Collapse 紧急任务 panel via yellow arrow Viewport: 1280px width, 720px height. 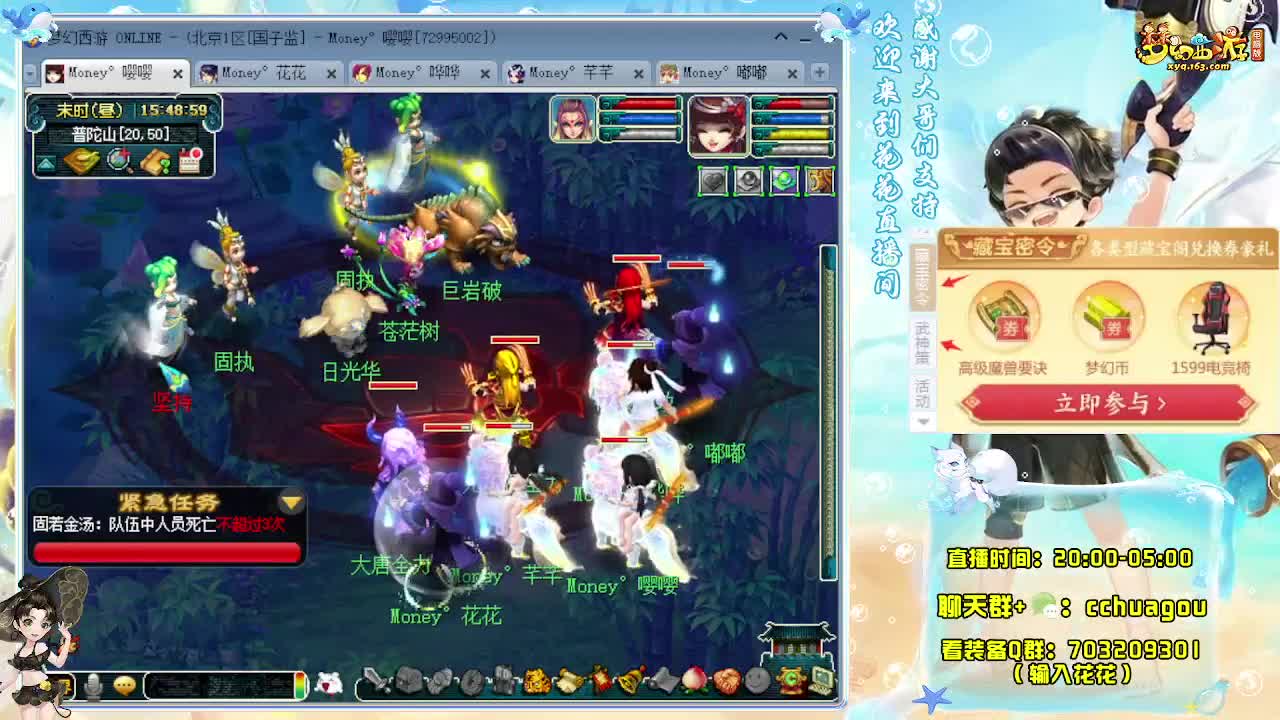click(291, 501)
